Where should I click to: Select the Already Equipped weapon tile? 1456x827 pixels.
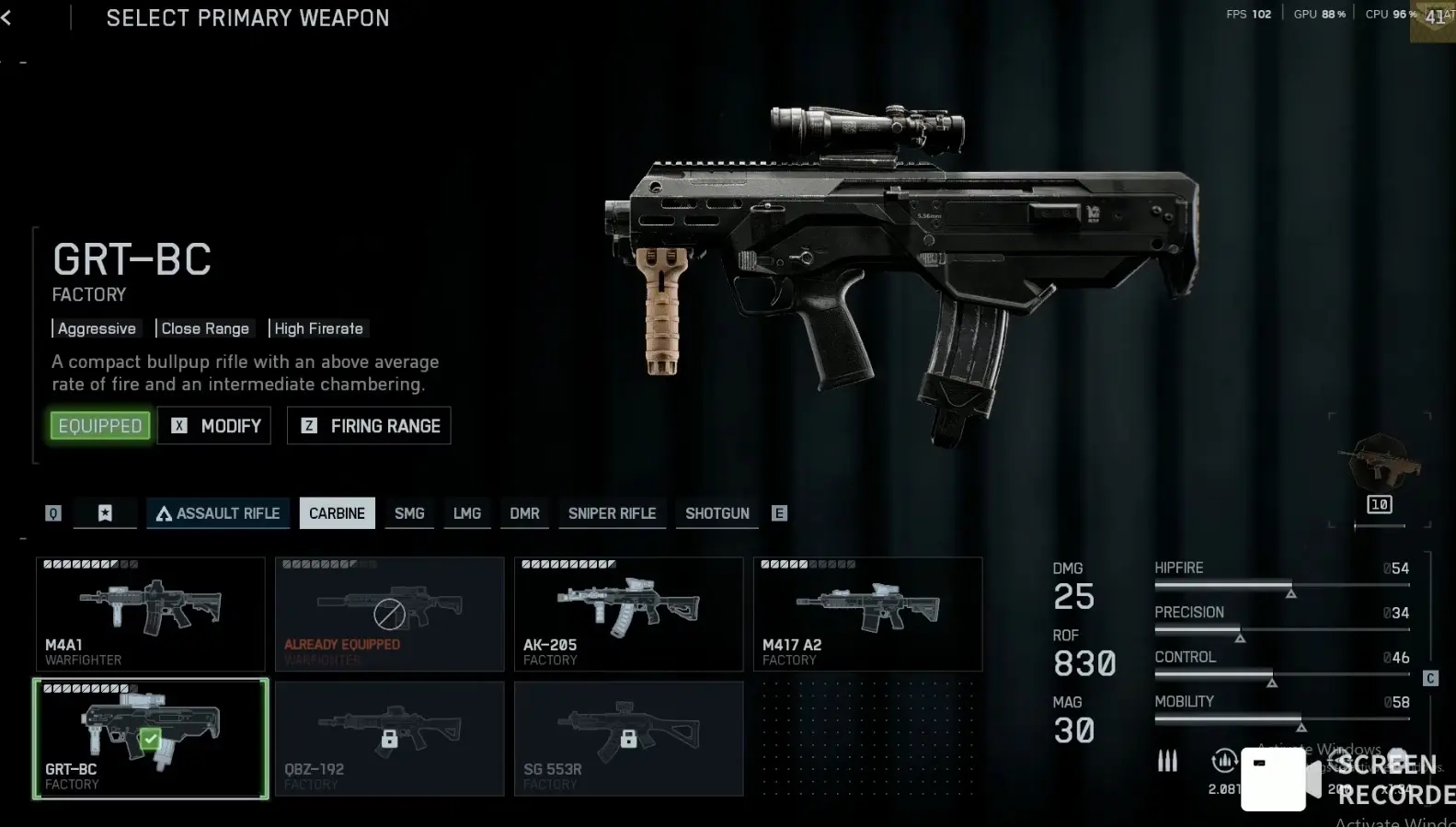[389, 614]
